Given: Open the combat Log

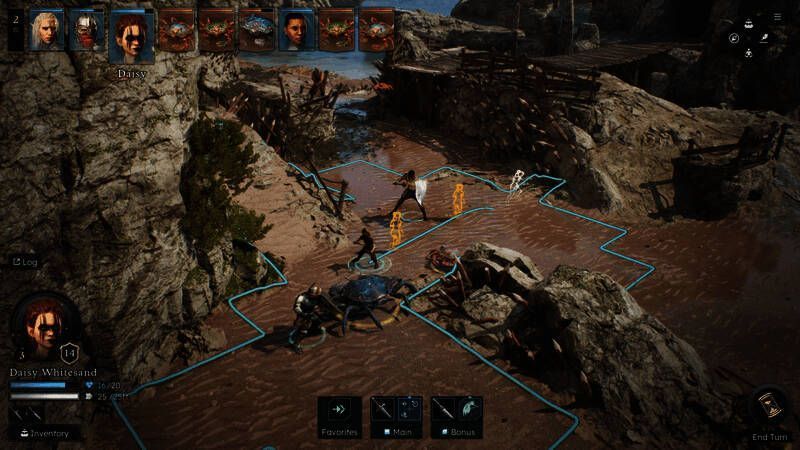Looking at the screenshot, I should tap(24, 262).
